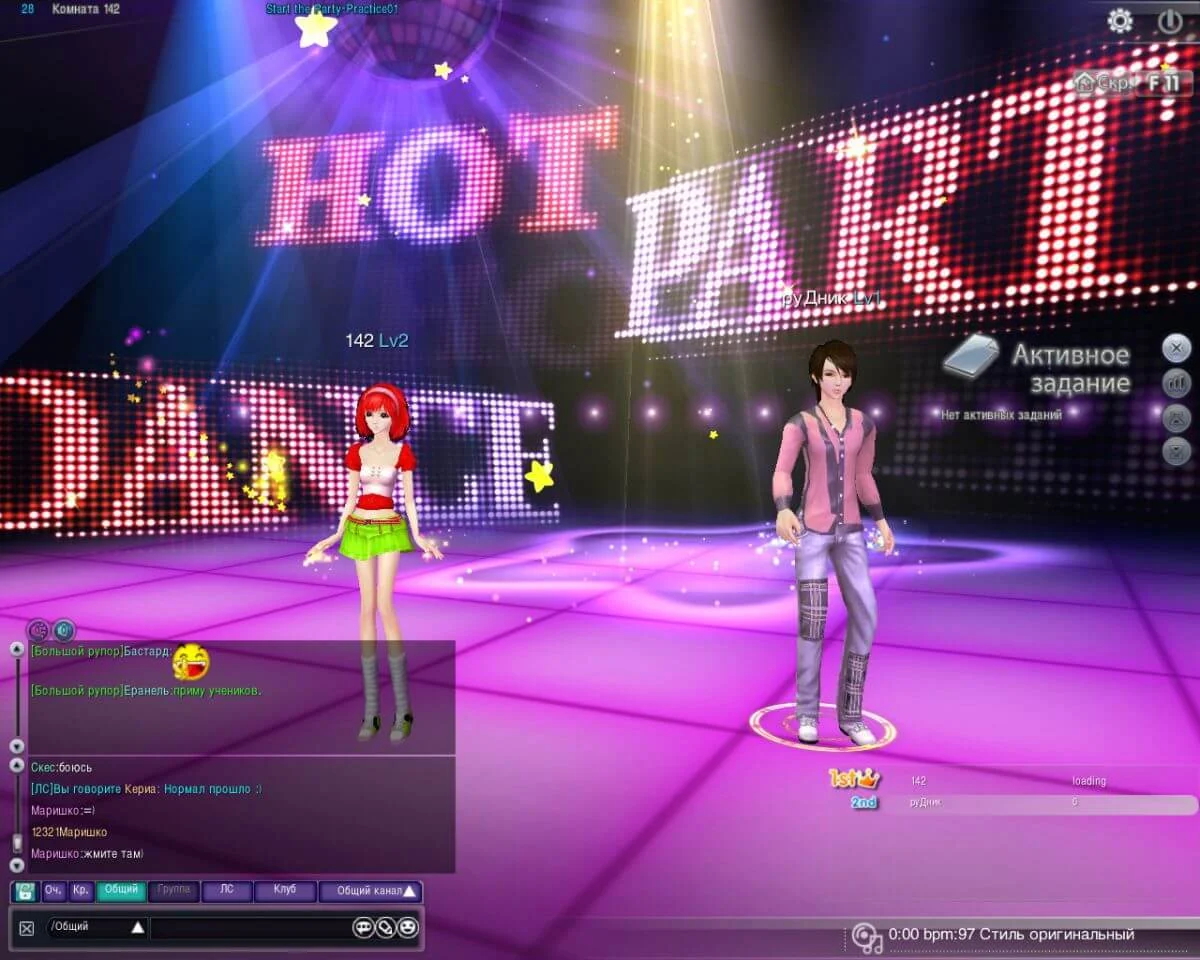Open the bar chart ranking icon

click(1177, 382)
